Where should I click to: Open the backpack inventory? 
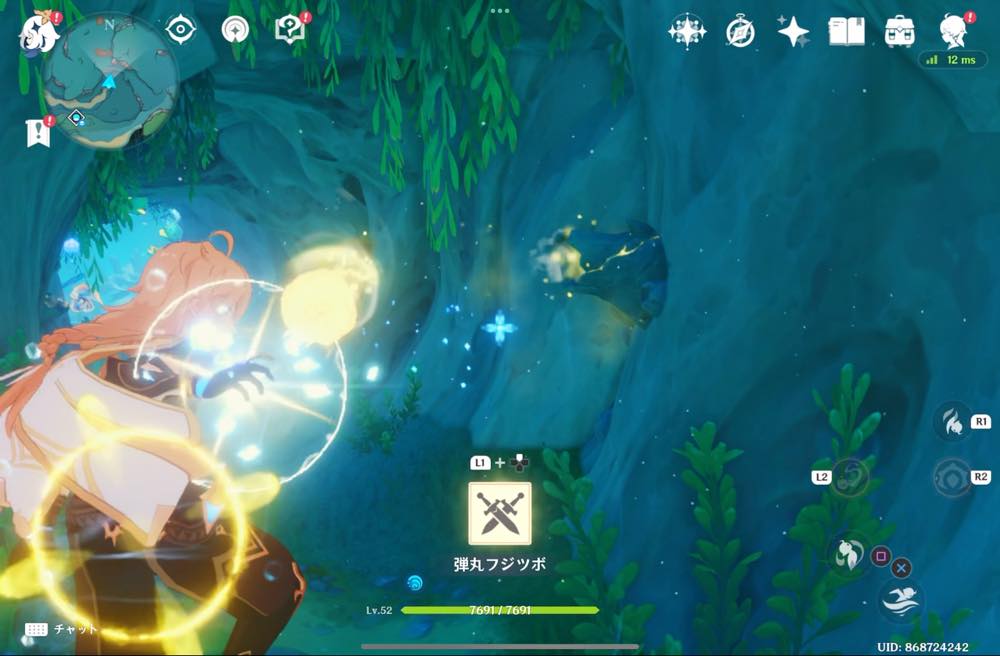pyautogui.click(x=900, y=32)
